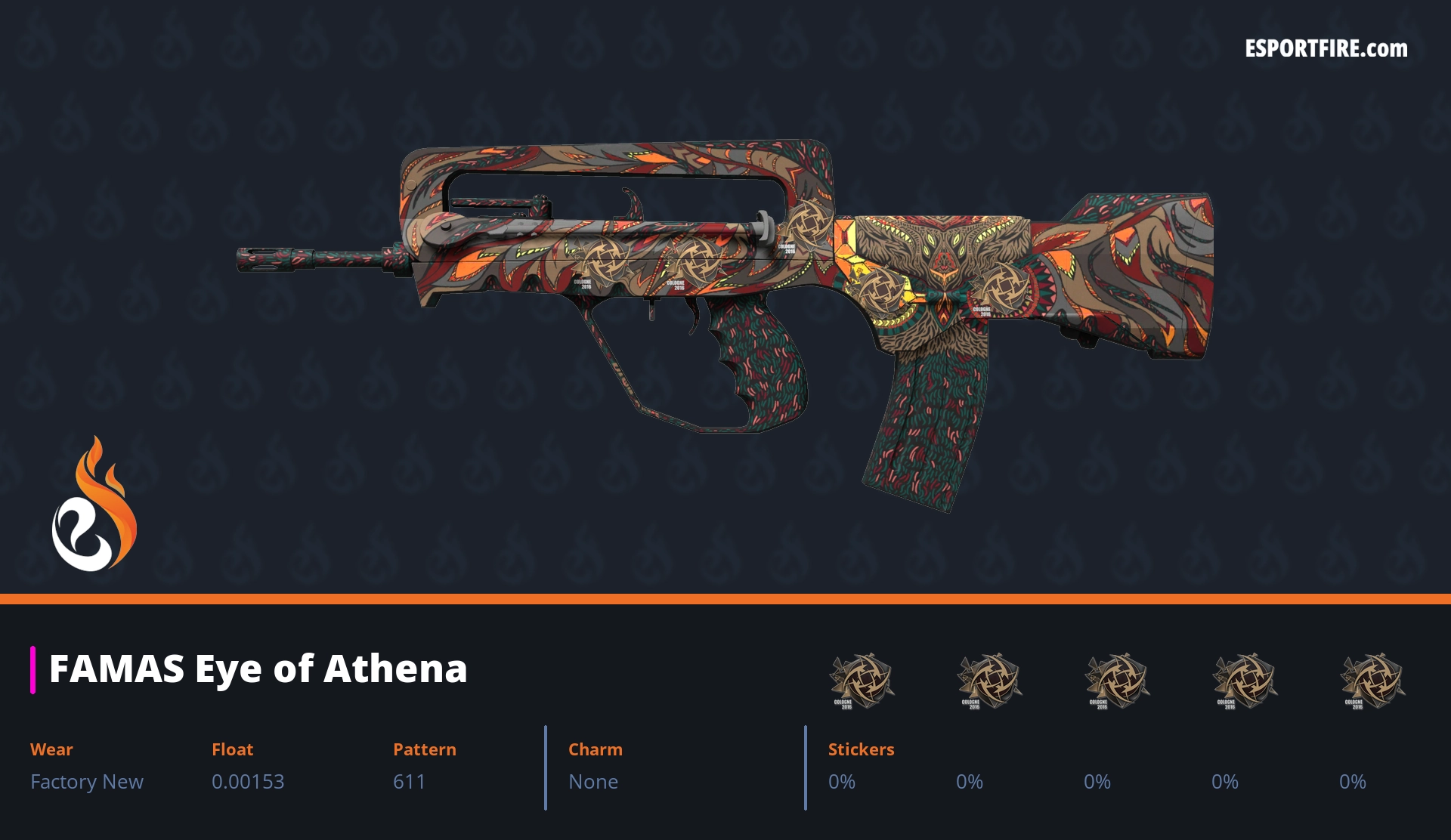Open the ESPORTFIRE.com site link

pyautogui.click(x=1326, y=49)
